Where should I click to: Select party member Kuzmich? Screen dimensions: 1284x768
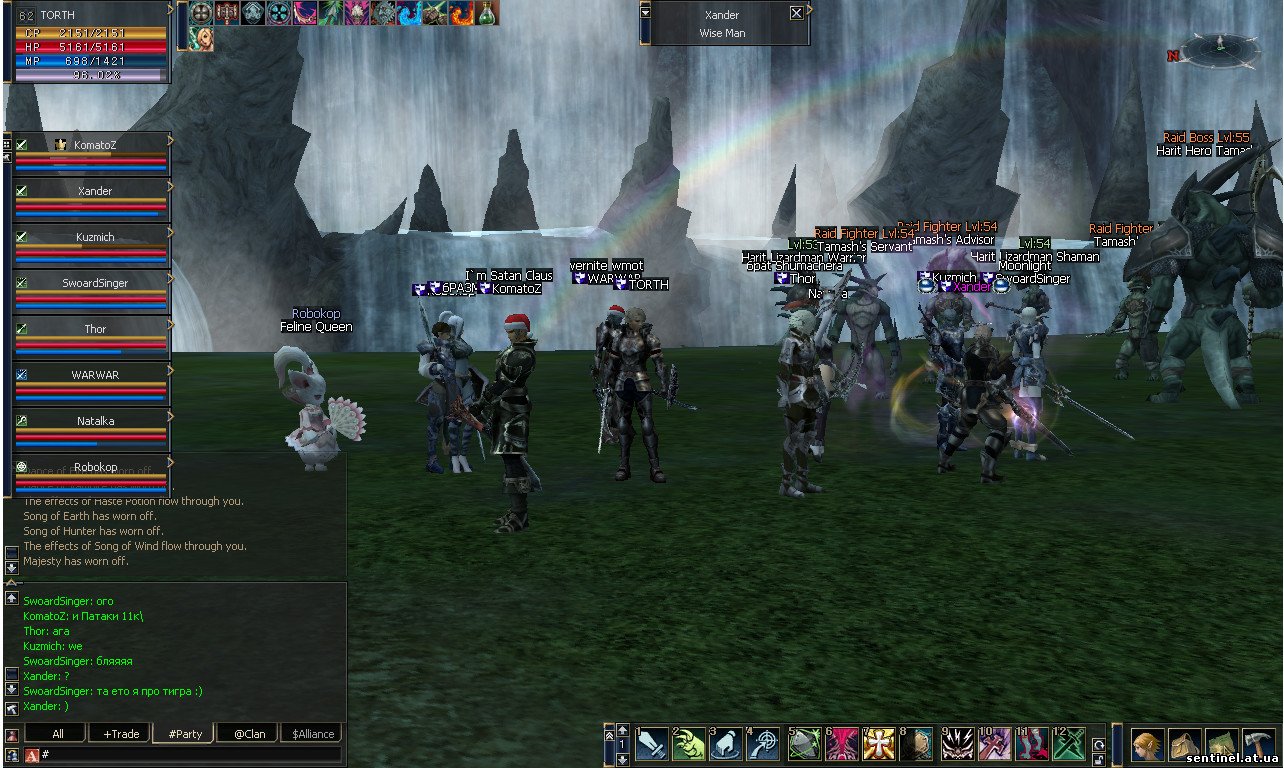[94, 238]
